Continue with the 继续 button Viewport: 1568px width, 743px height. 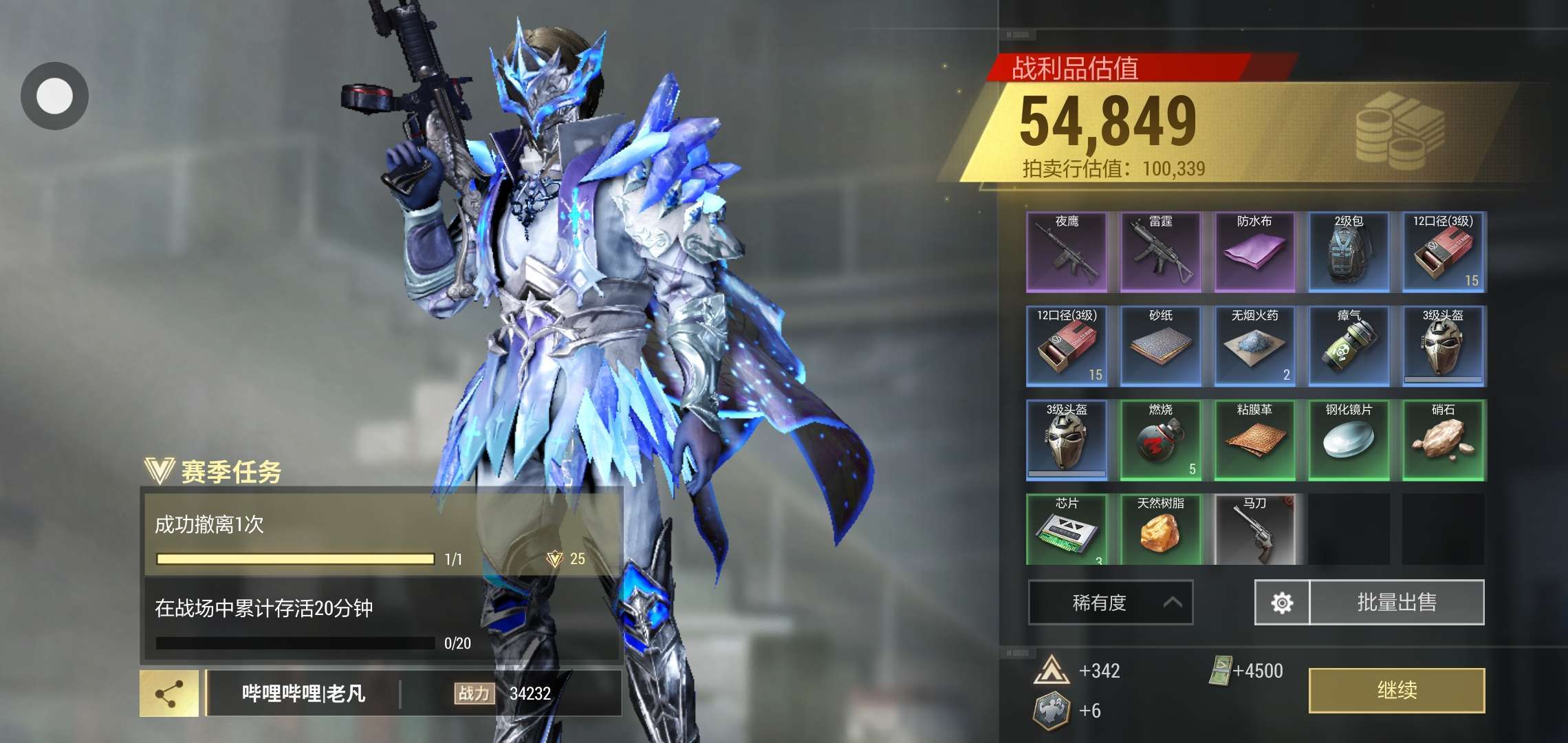[1396, 690]
